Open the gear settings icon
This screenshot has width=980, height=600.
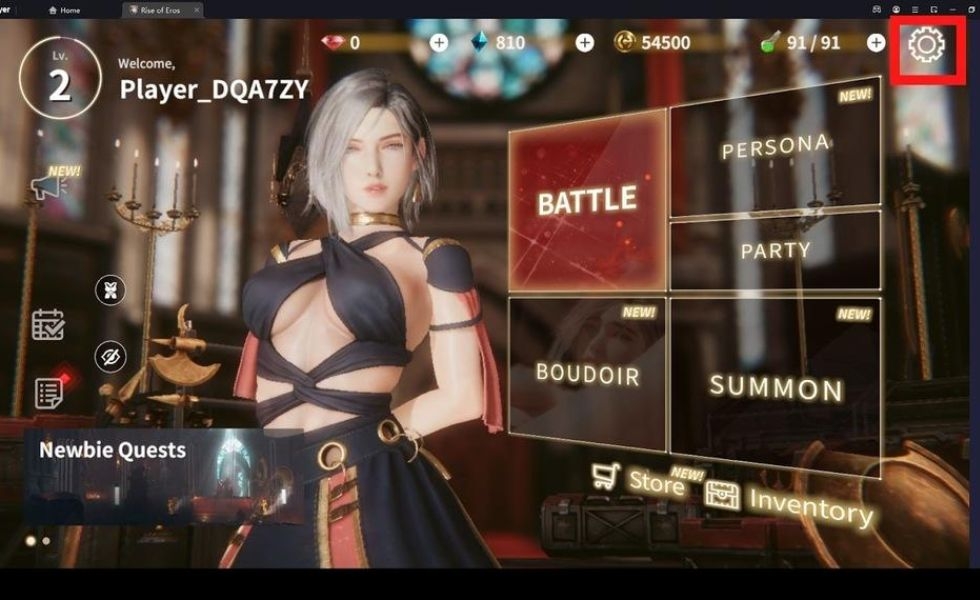(x=927, y=45)
